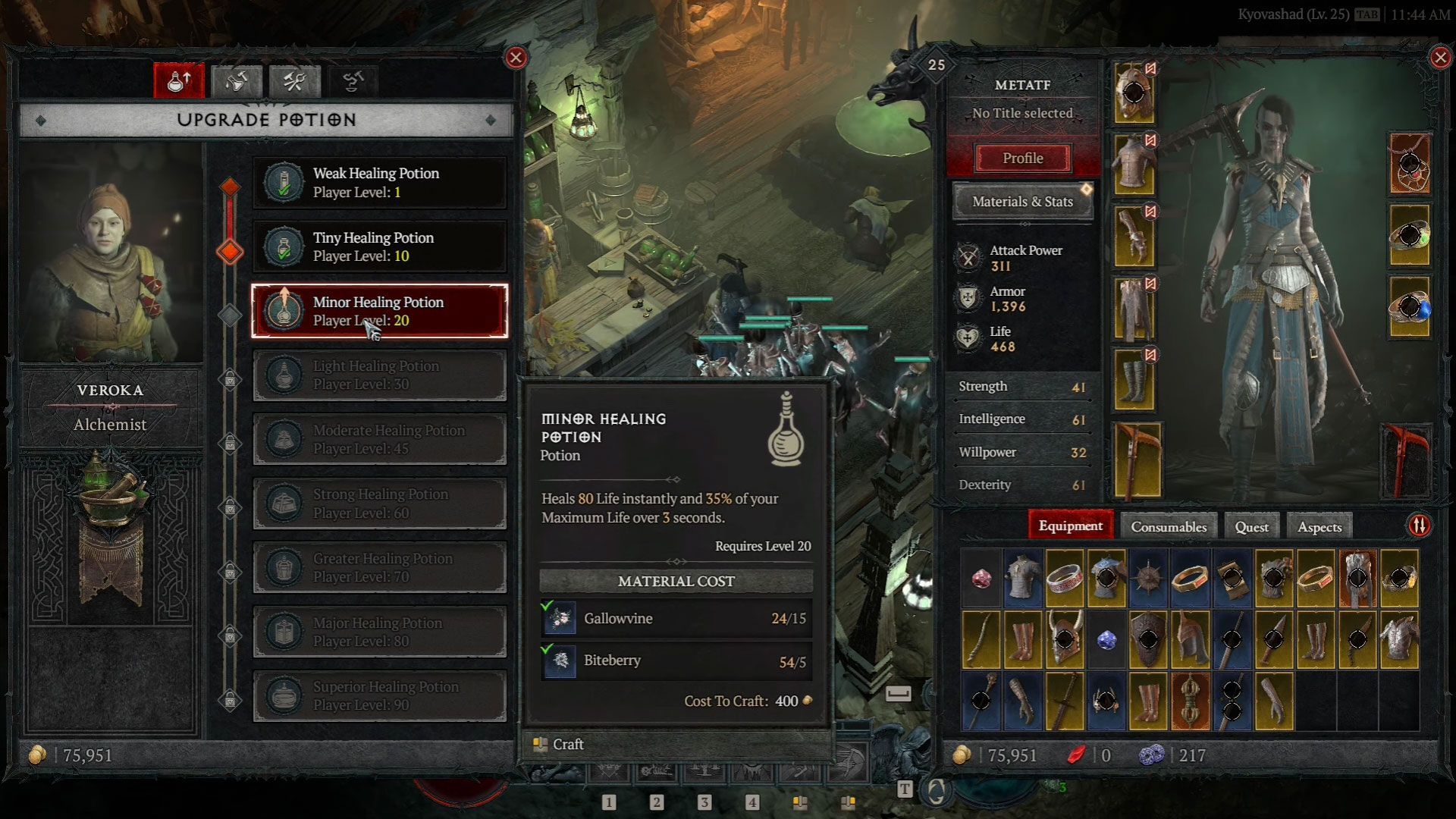Screen dimensions: 1456x819
Task: Open the Profile button
Action: (x=1022, y=158)
